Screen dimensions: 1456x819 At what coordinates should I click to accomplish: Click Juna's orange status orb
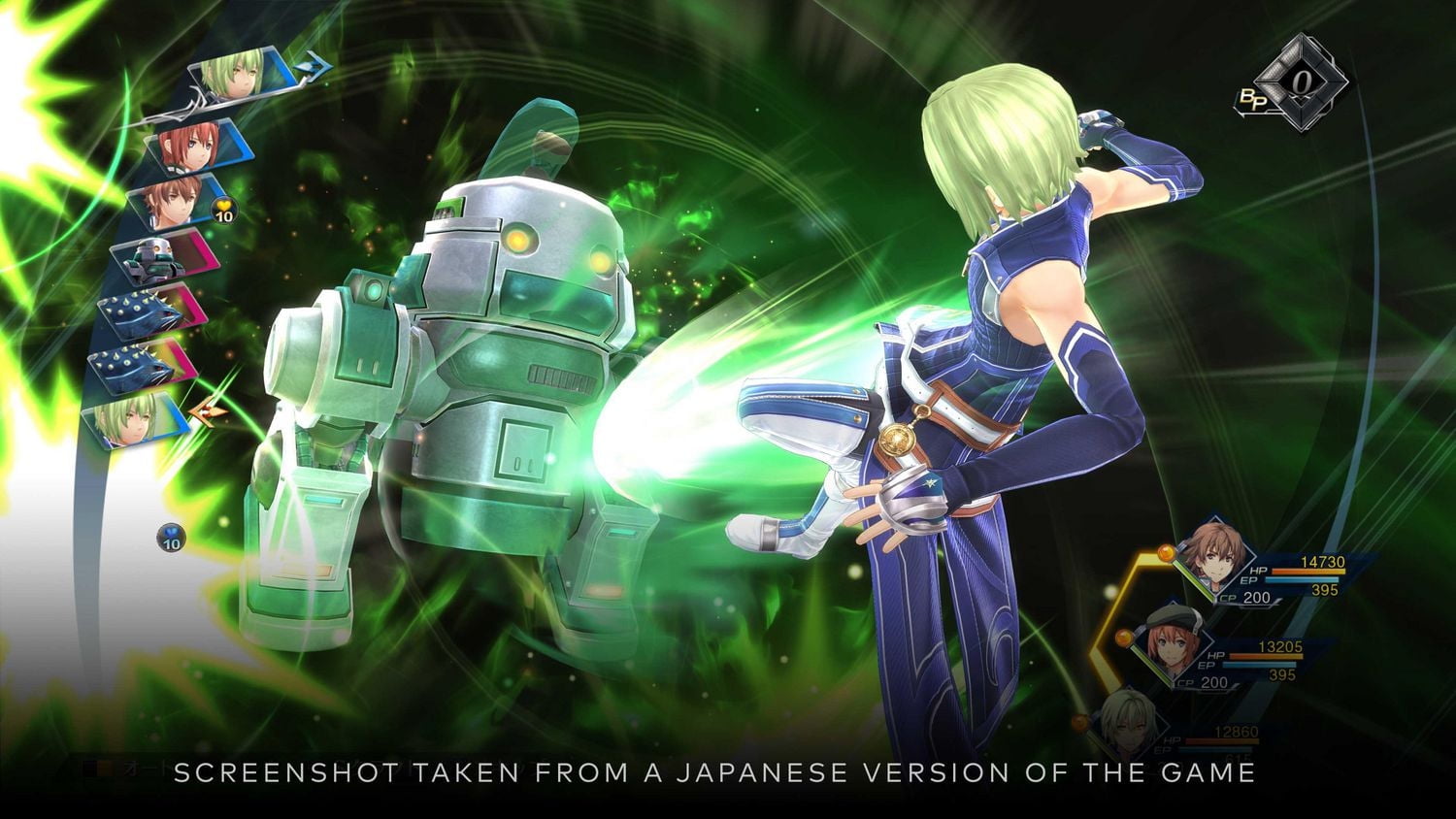pyautogui.click(x=1124, y=638)
